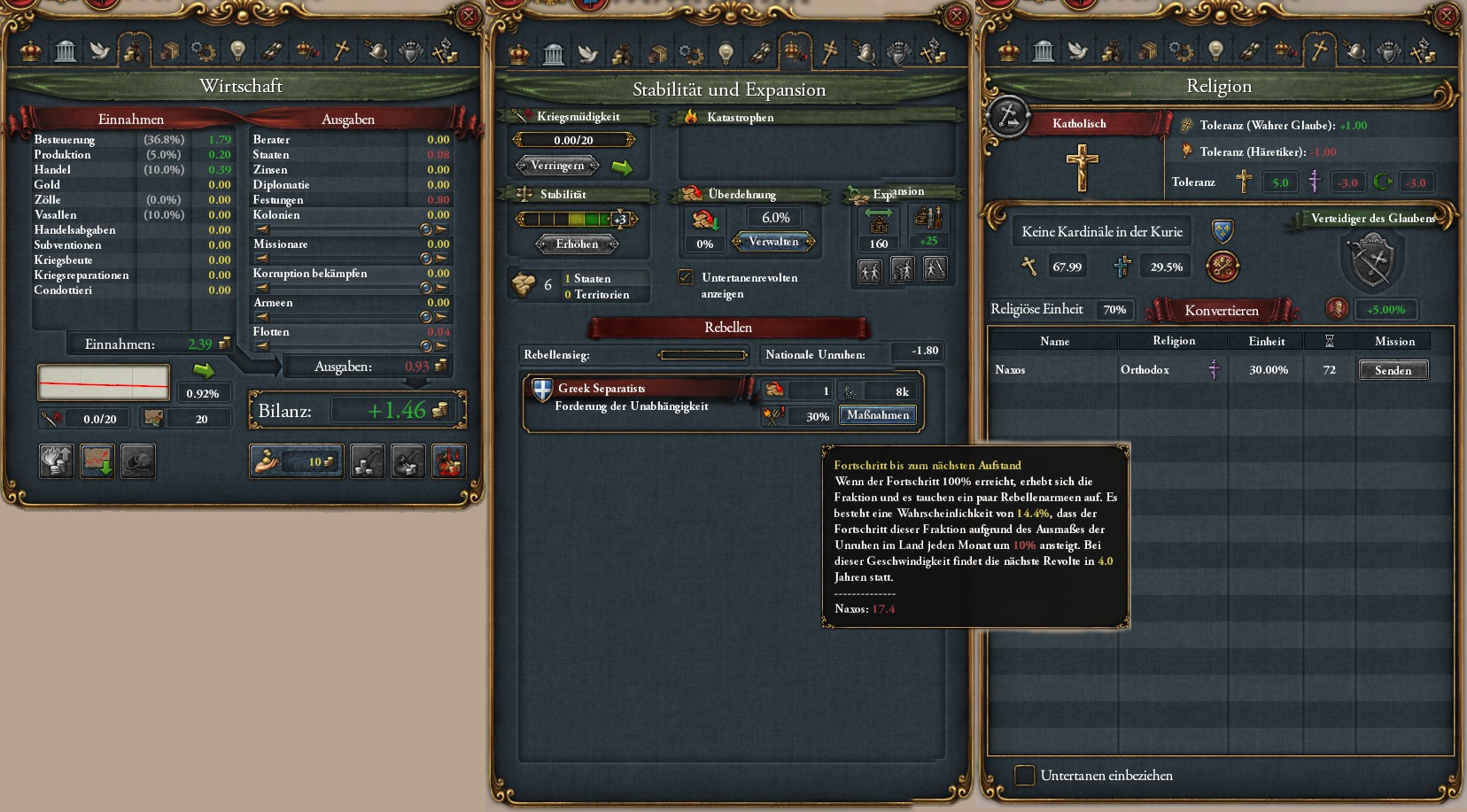Sort province list by Einheit column

click(1266, 341)
